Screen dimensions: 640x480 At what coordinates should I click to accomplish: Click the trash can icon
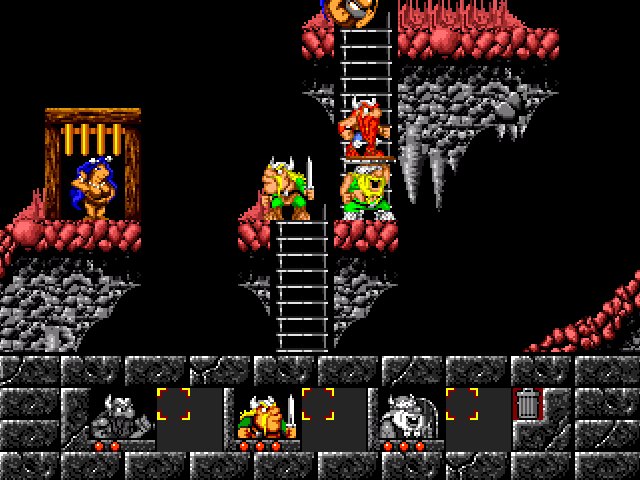tap(526, 404)
